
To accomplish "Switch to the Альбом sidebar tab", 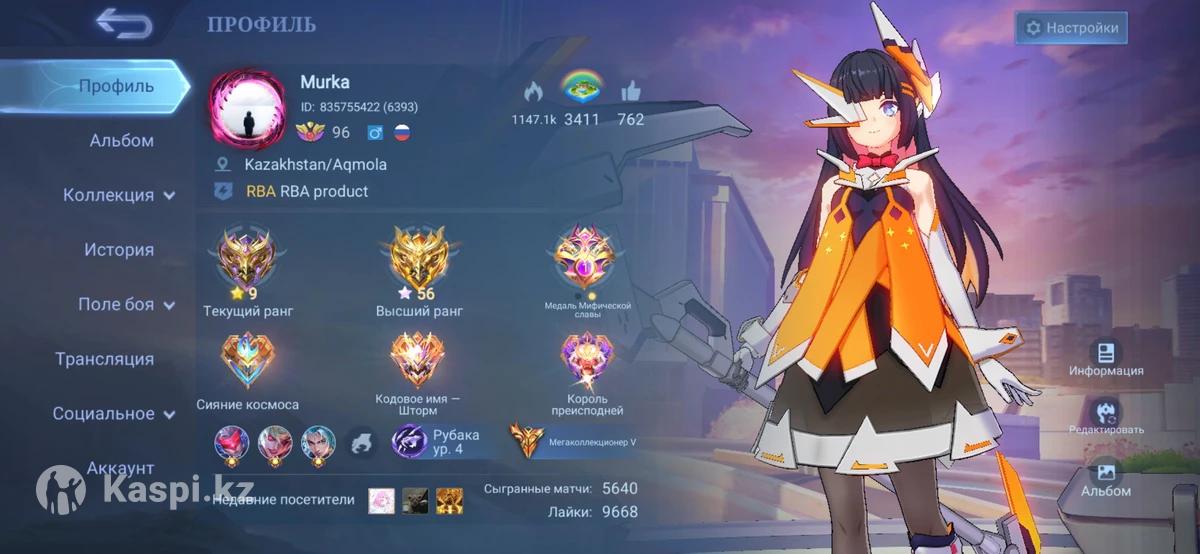I will point(121,141).
